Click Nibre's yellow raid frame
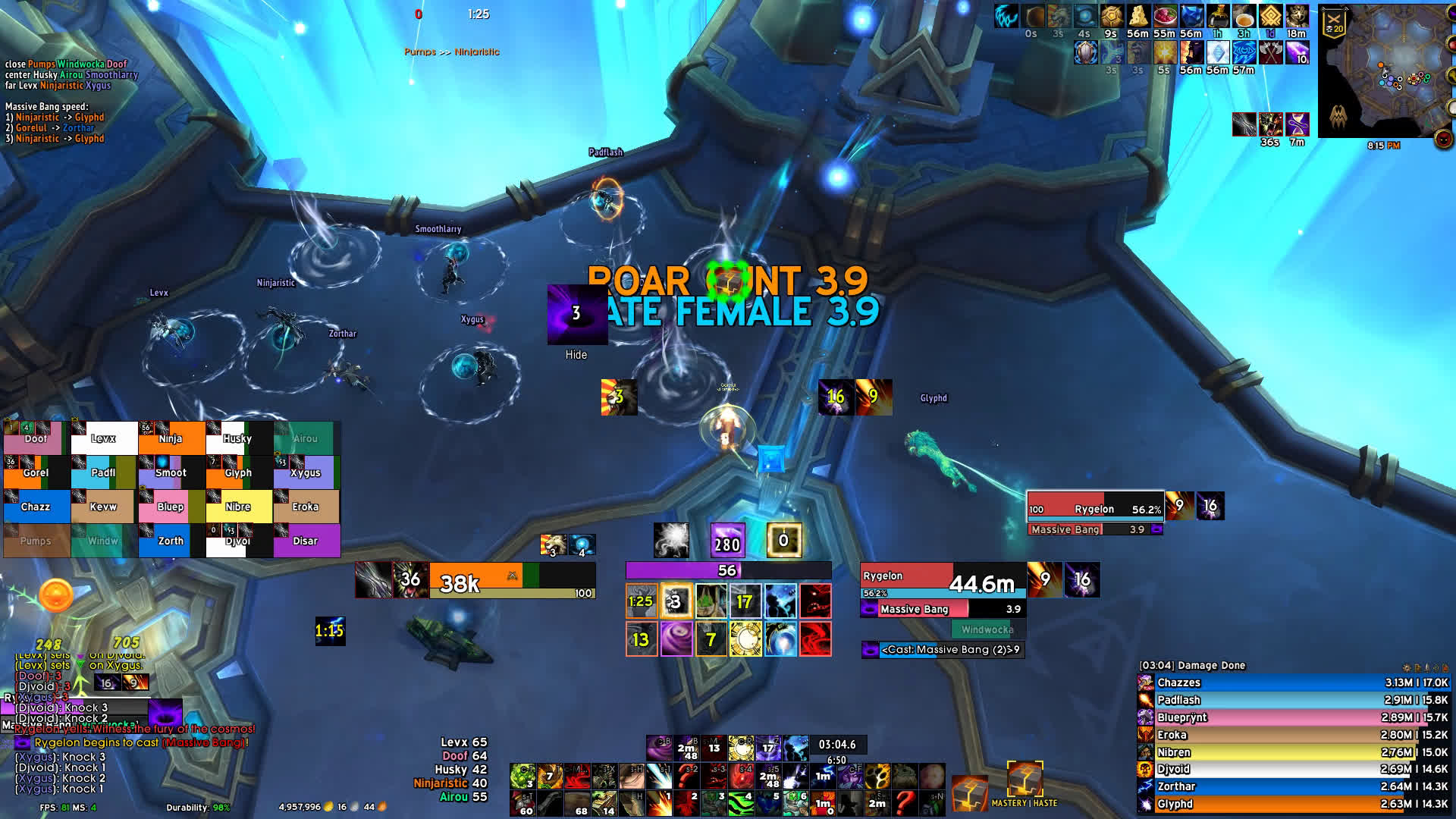Screen dimensions: 1456x819 coord(238,507)
